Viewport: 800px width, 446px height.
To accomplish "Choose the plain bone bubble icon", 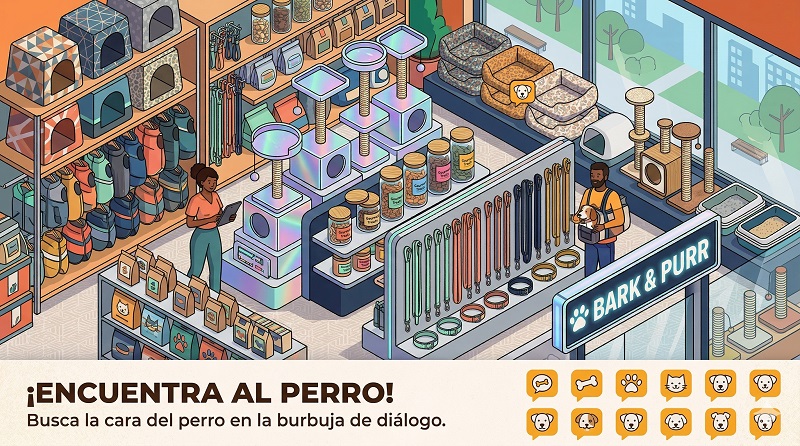I will tap(585, 382).
